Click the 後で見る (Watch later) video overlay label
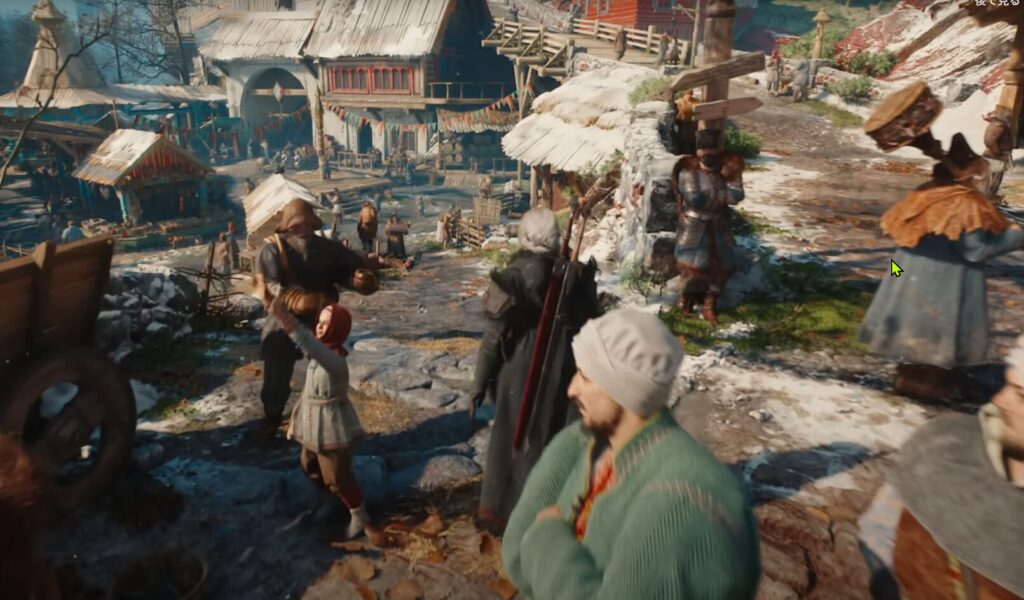 tap(995, 3)
